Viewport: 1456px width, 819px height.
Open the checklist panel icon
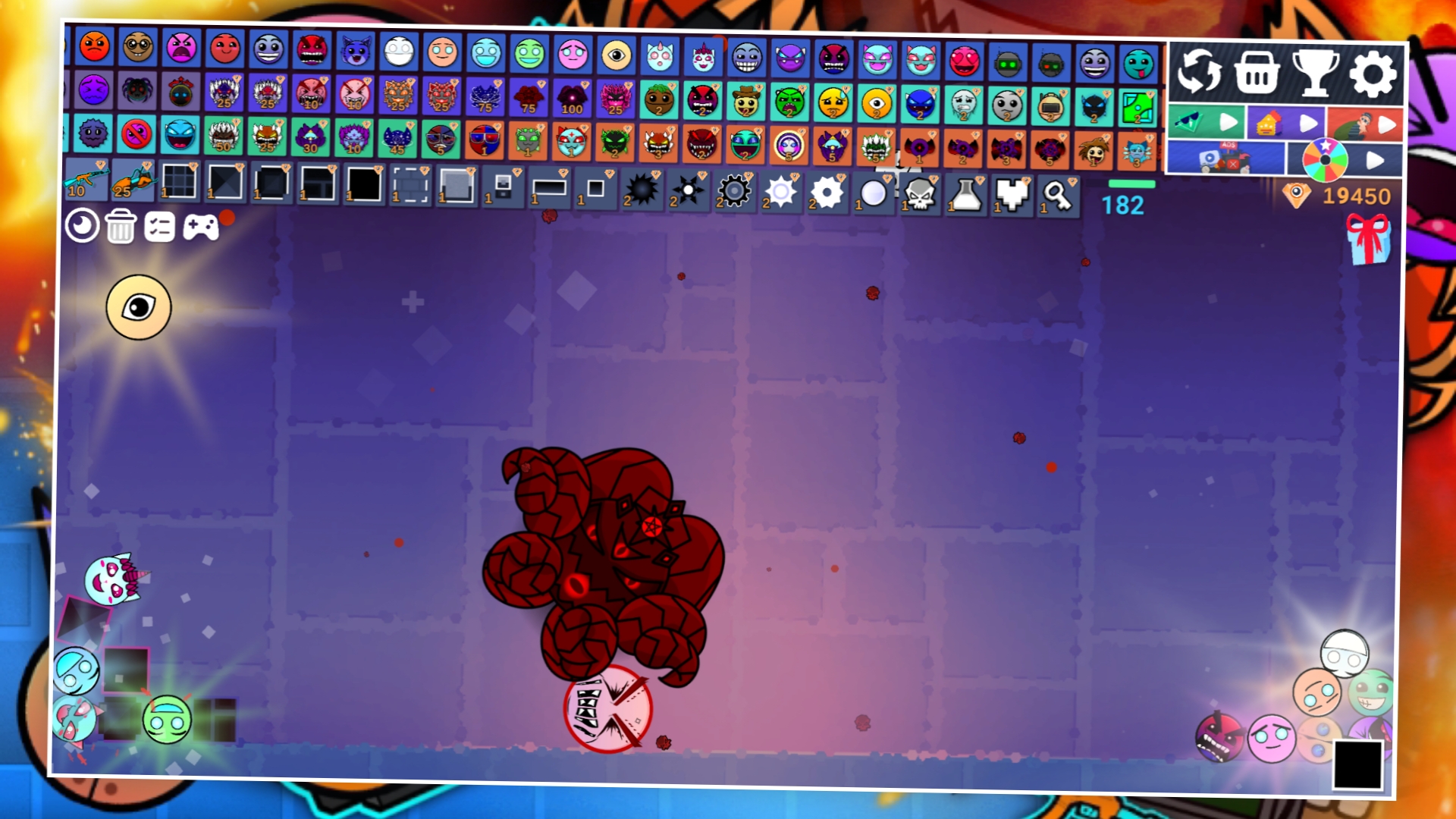[x=159, y=225]
